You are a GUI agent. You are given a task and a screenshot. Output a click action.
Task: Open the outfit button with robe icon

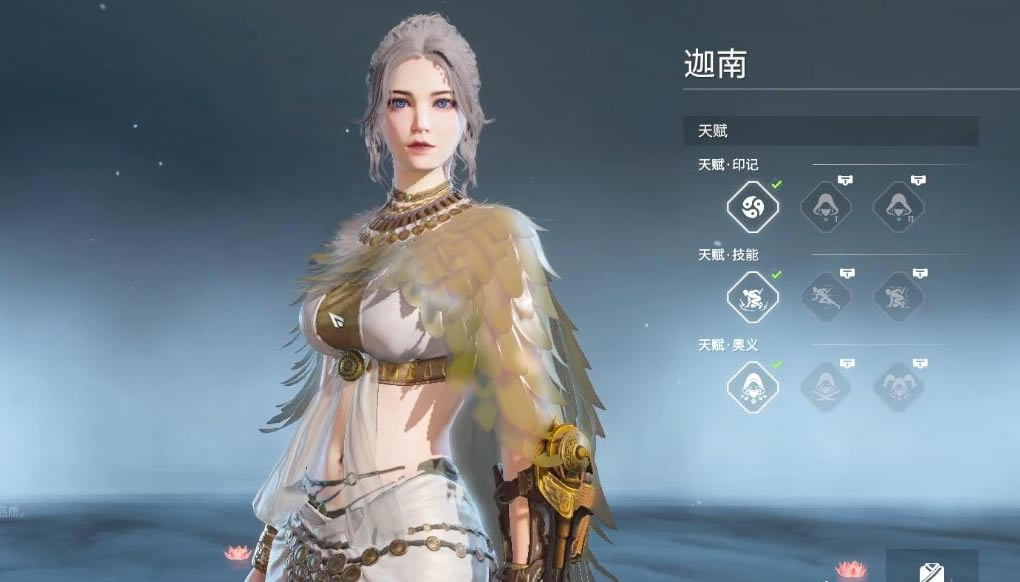click(931, 568)
